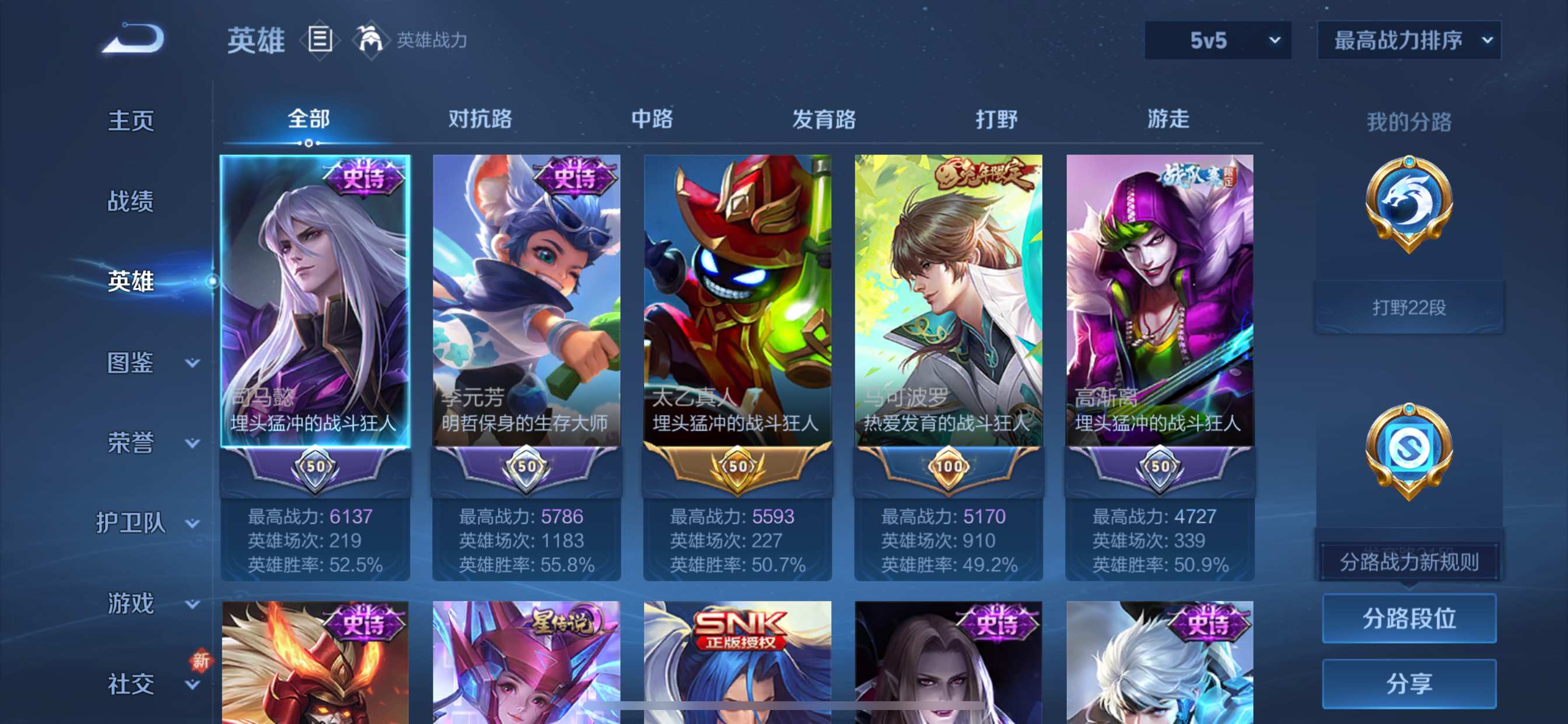This screenshot has width=1568, height=724.
Task: Open the 战绩 match record section
Action: point(131,201)
